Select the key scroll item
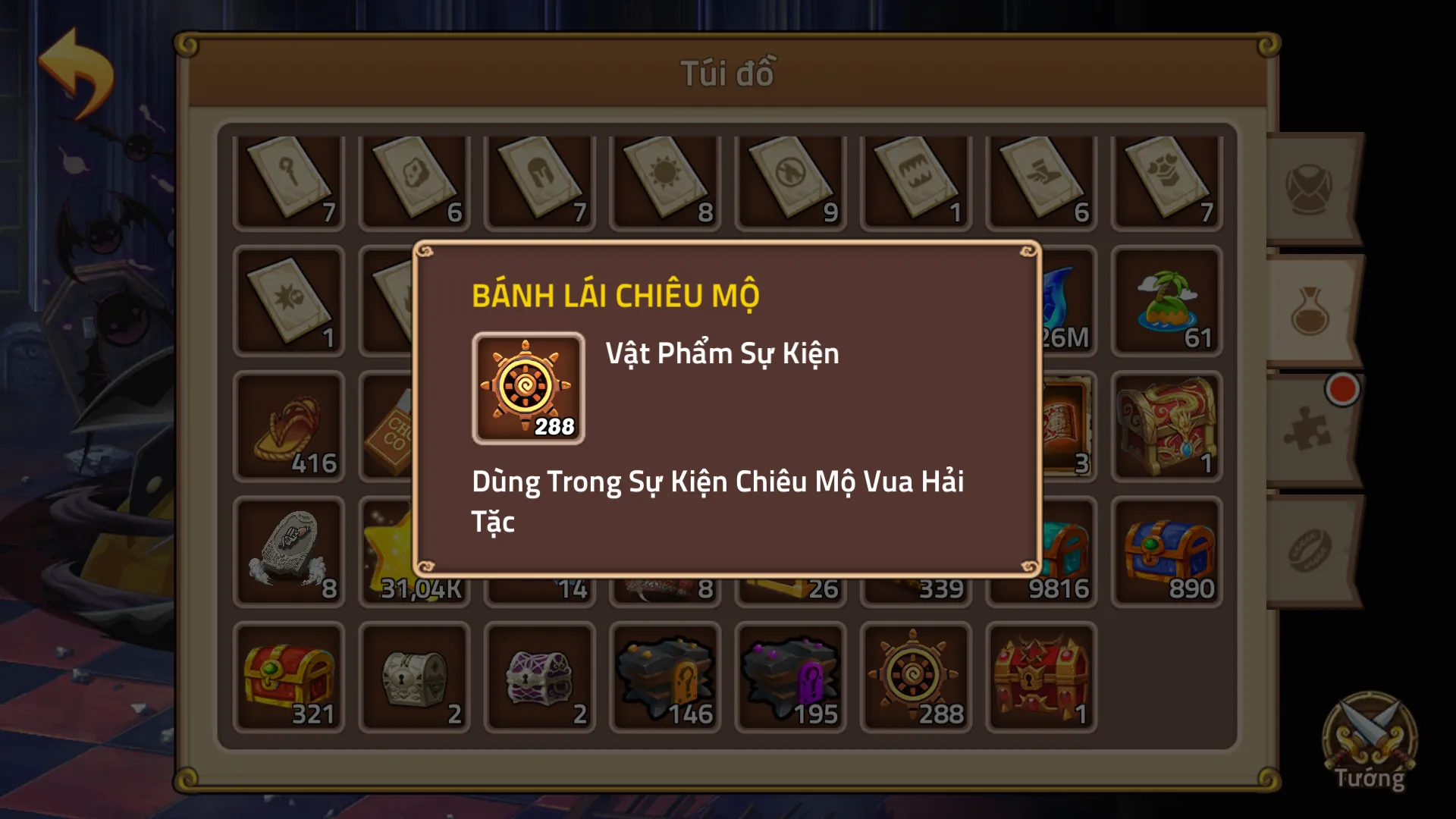 (289, 182)
